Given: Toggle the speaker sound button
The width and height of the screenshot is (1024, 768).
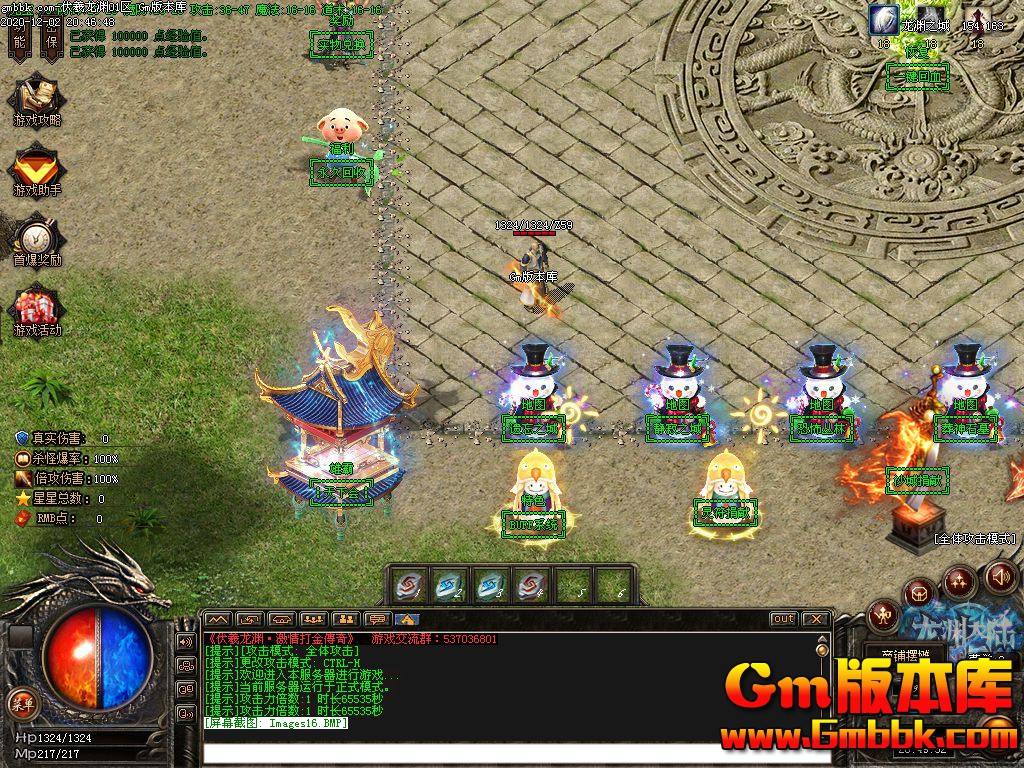Looking at the screenshot, I should [1001, 577].
